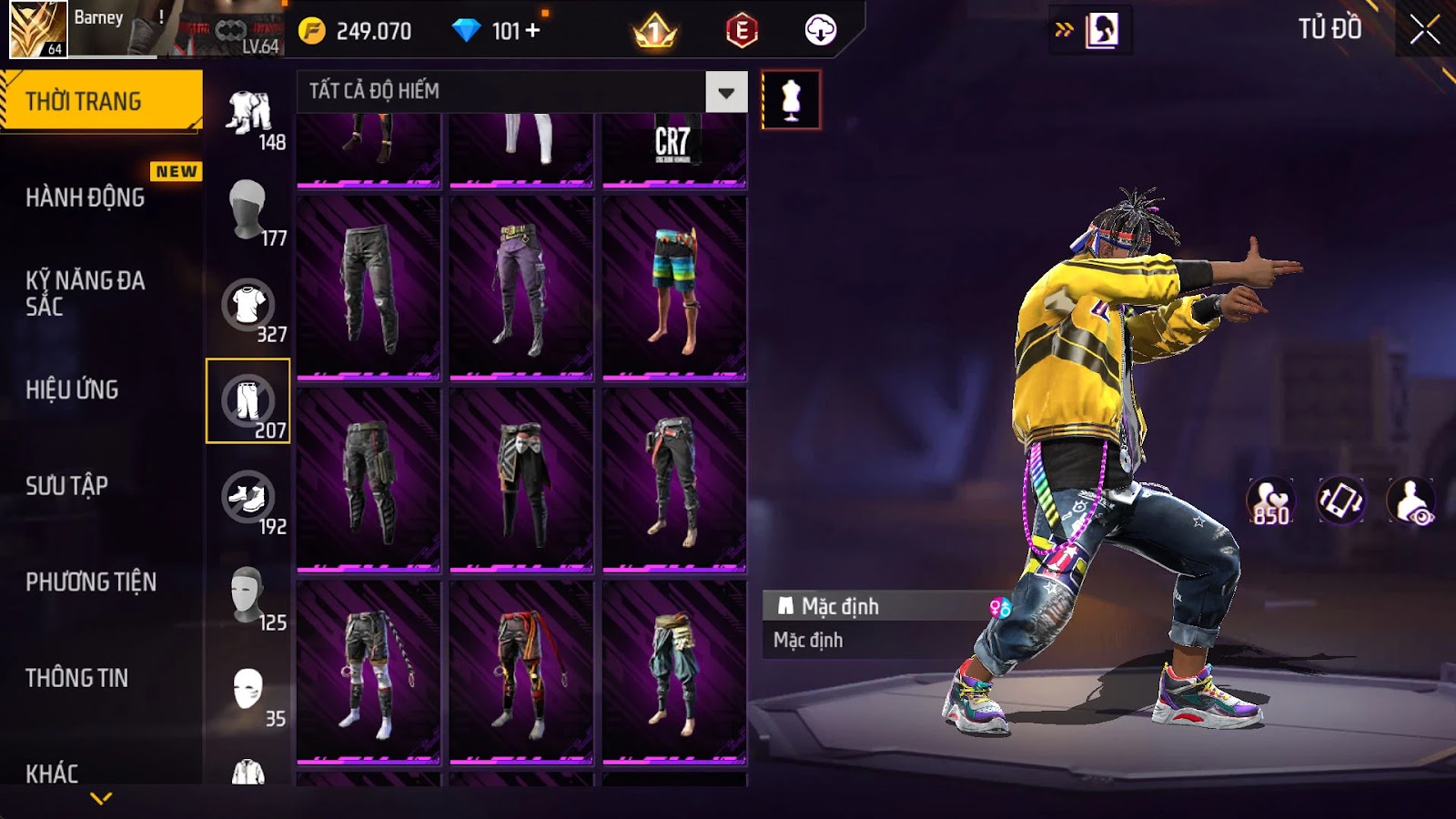The width and height of the screenshot is (1456, 819).
Task: Add diamonds with the plus button
Action: (533, 31)
